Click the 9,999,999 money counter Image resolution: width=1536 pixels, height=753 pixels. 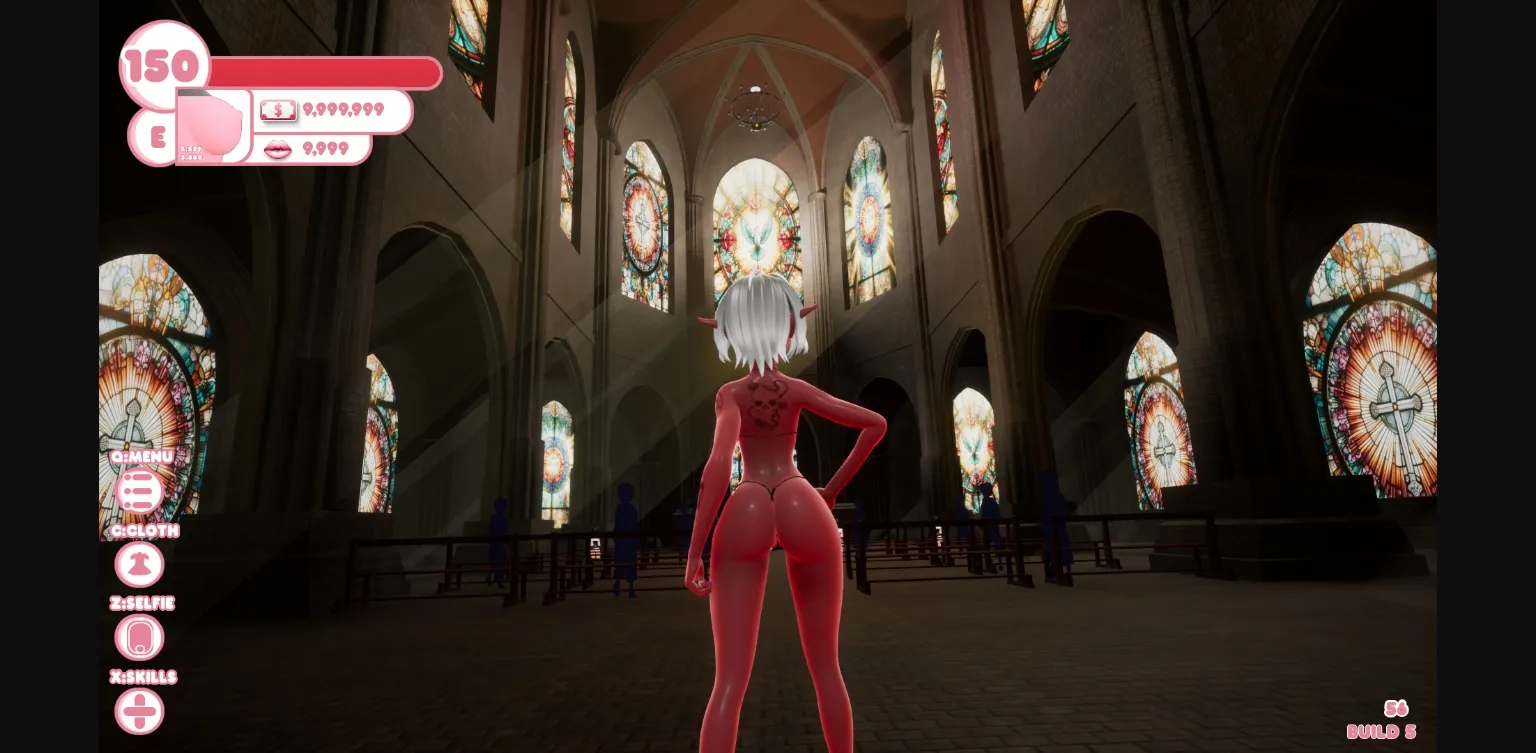(x=345, y=110)
